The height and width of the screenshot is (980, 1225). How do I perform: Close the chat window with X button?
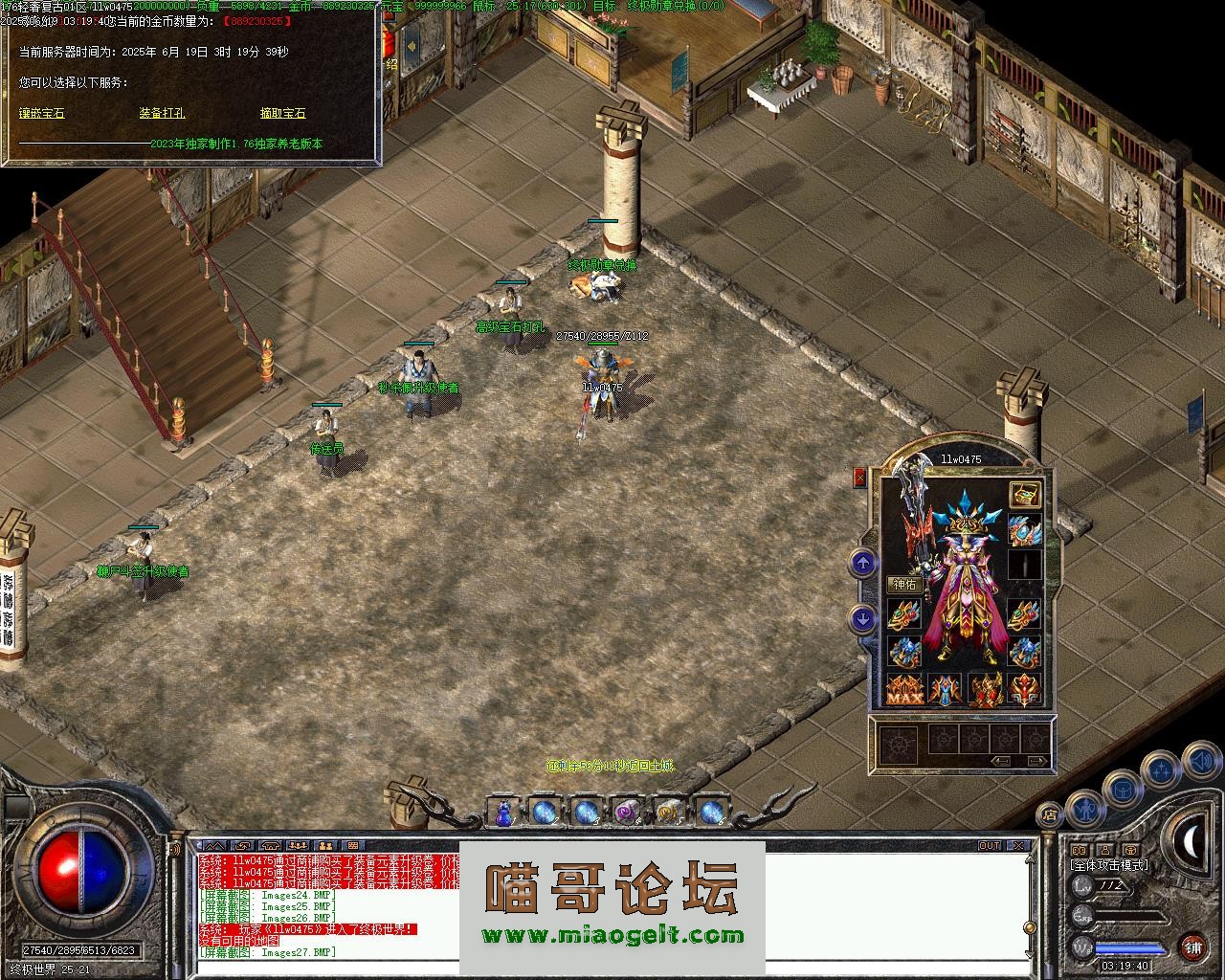click(x=1018, y=846)
